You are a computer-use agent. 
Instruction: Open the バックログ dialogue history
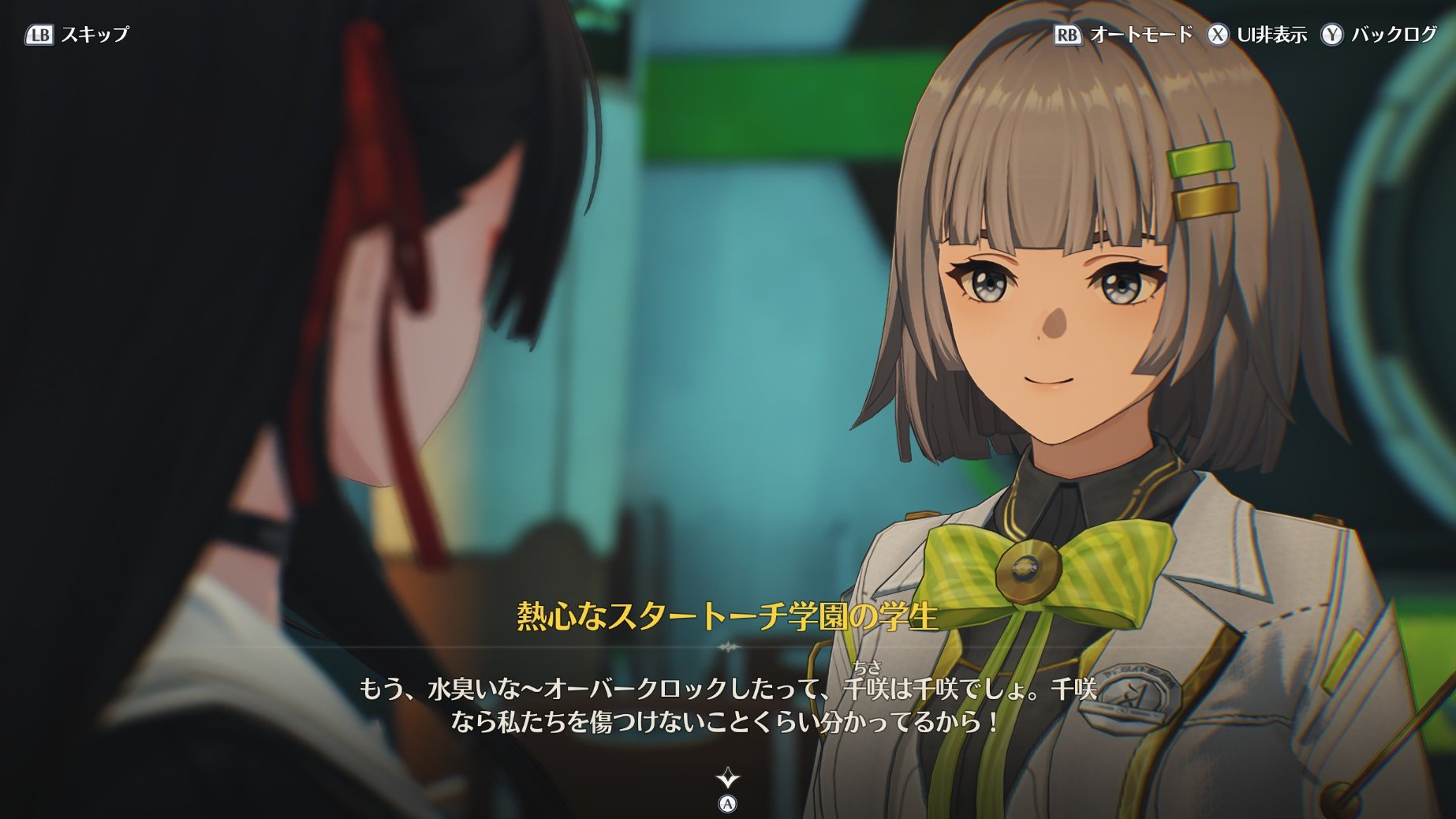click(1379, 35)
